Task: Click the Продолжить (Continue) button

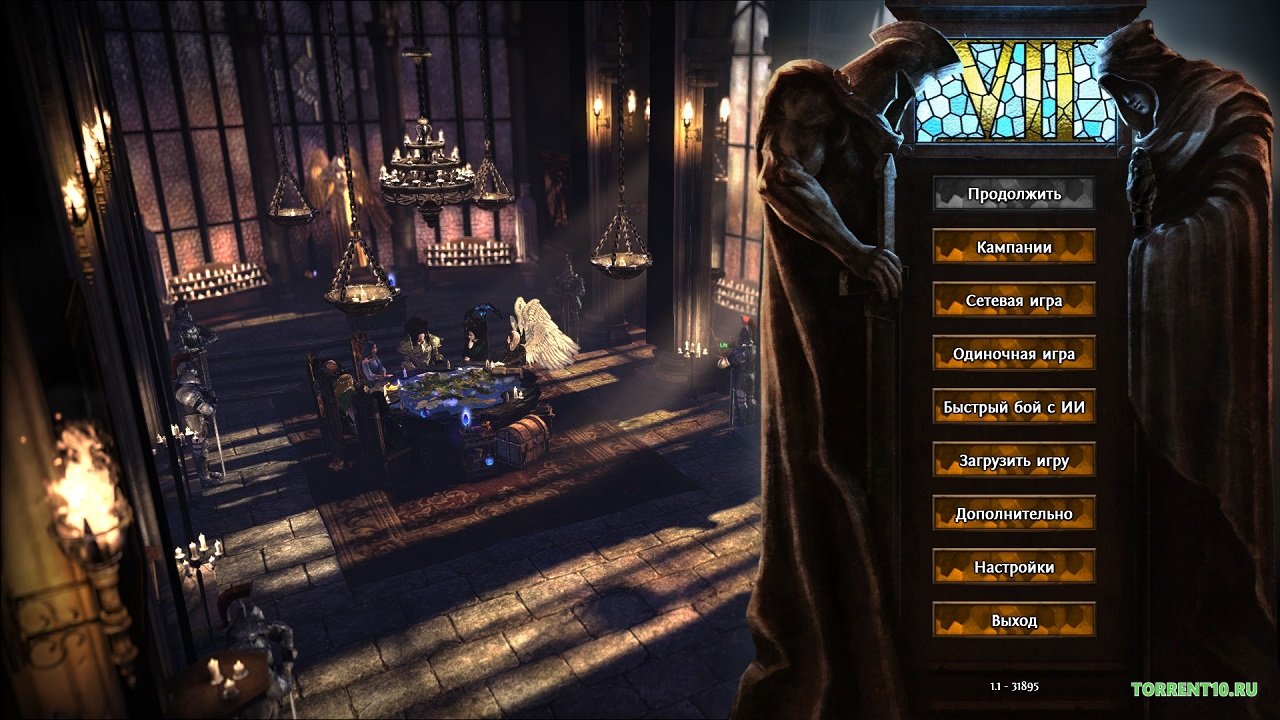Action: pos(1014,193)
